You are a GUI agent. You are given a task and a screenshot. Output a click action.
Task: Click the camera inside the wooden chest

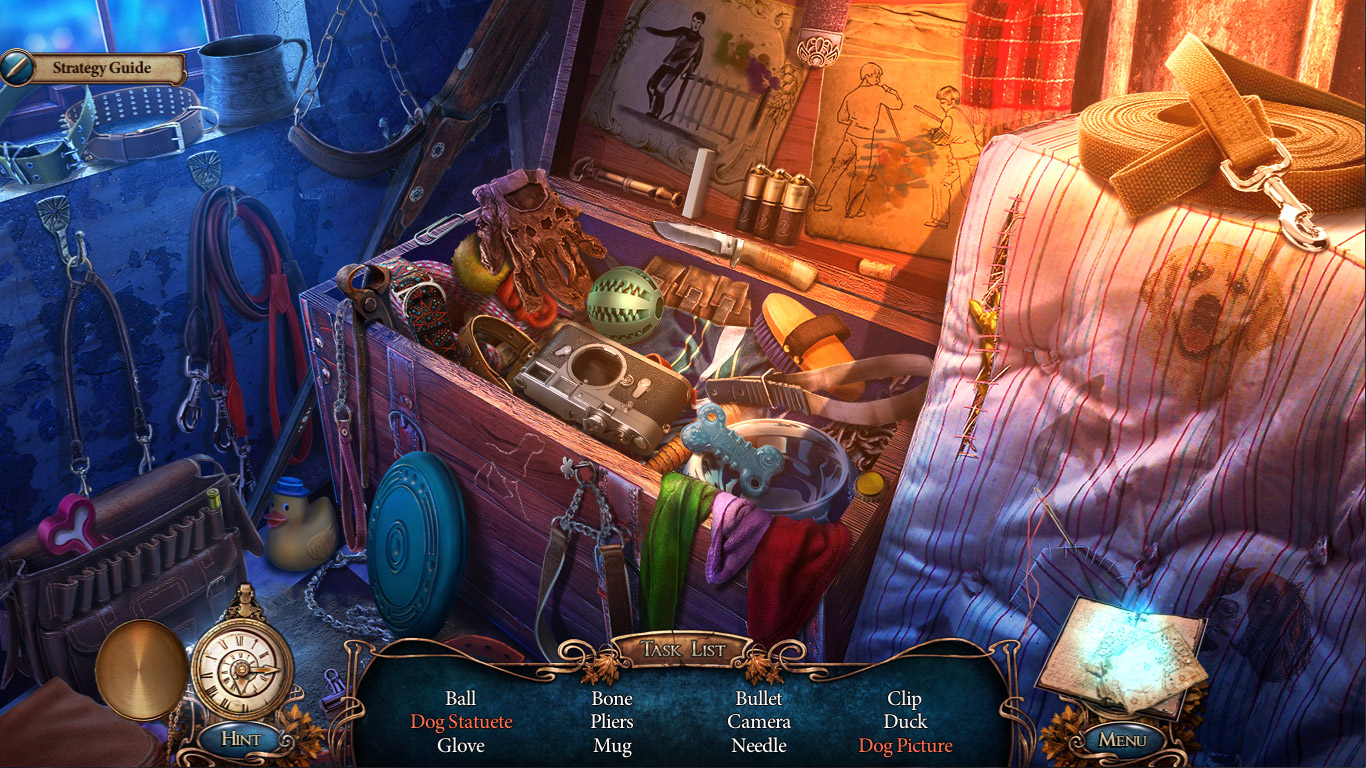(597, 383)
